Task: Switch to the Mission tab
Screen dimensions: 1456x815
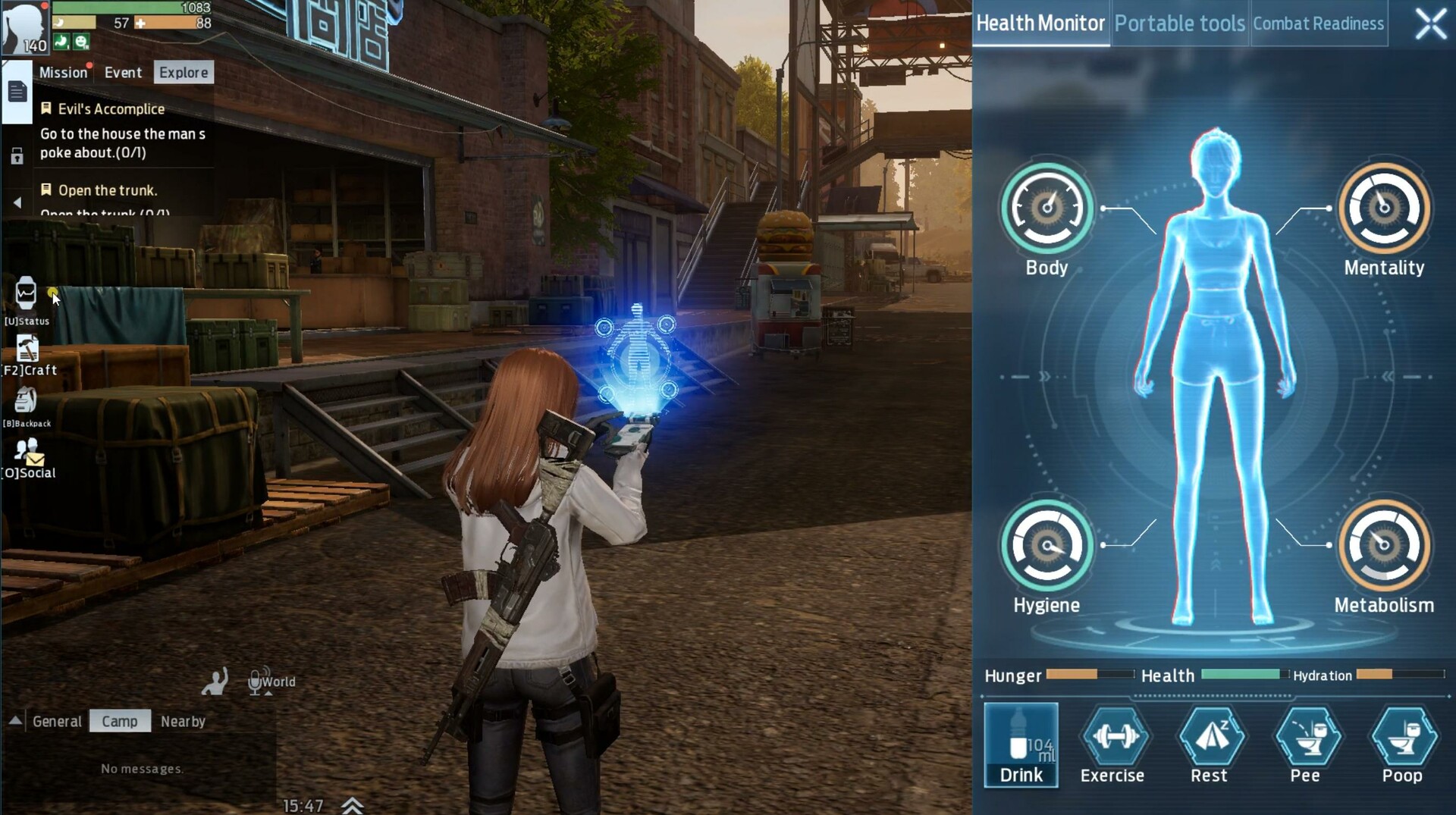Action: pyautogui.click(x=63, y=73)
